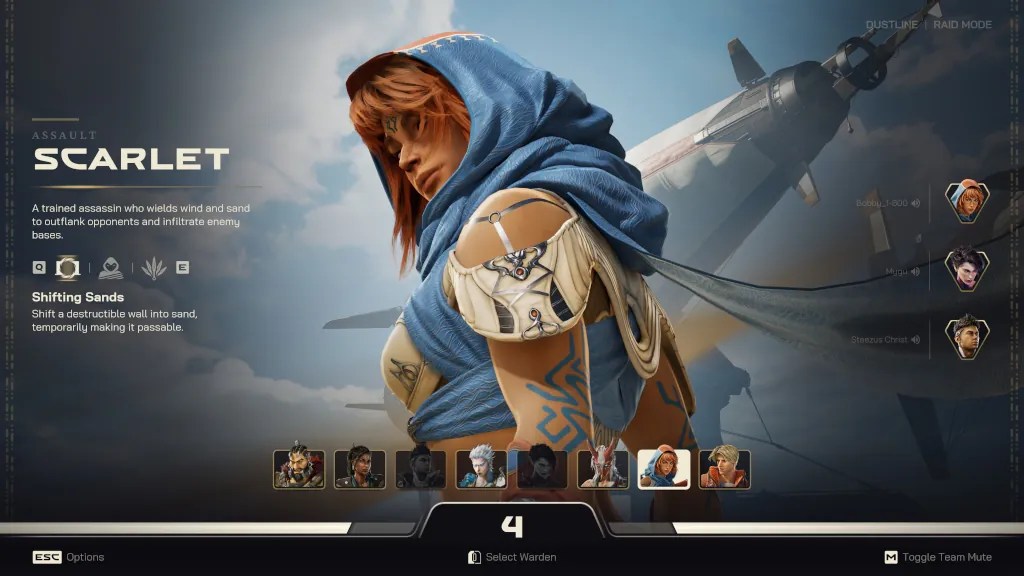
Task: Confirm with the Select Warden button
Action: tap(512, 557)
